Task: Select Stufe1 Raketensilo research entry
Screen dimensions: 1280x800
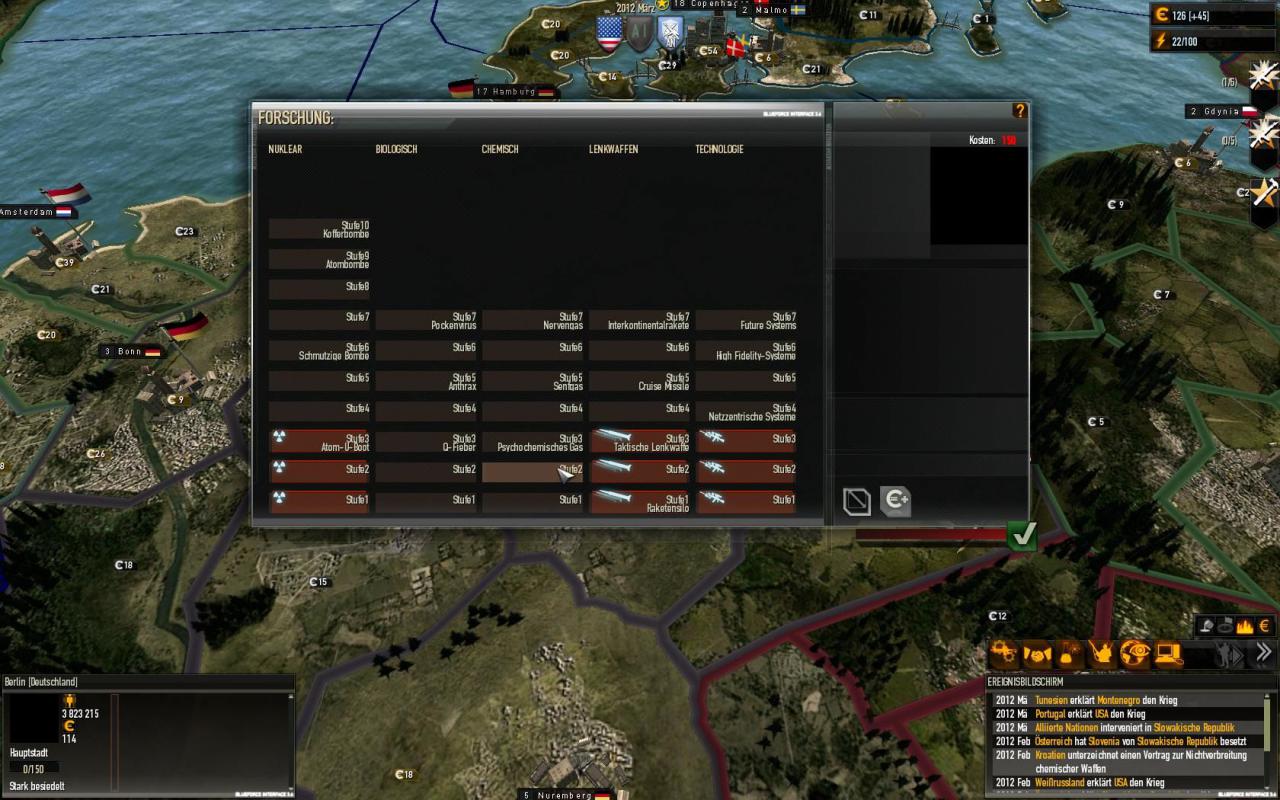Action: pos(640,503)
